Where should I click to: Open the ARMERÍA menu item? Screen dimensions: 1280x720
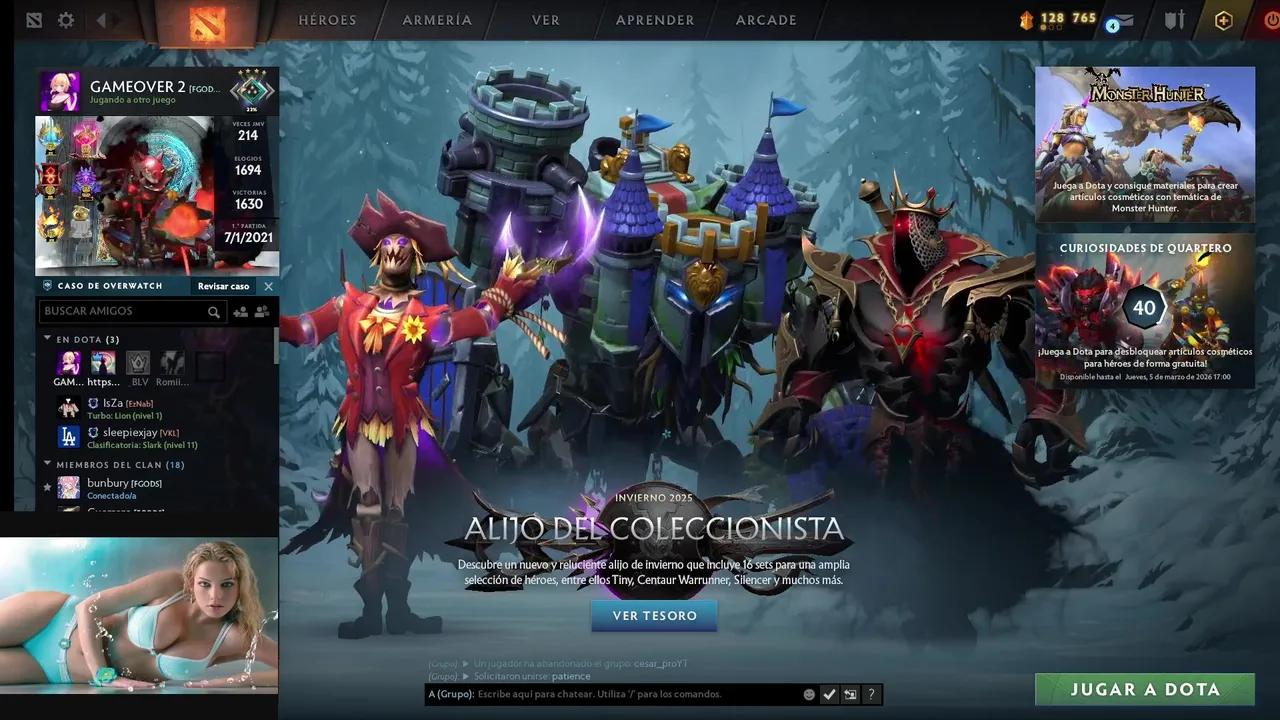pyautogui.click(x=437, y=19)
